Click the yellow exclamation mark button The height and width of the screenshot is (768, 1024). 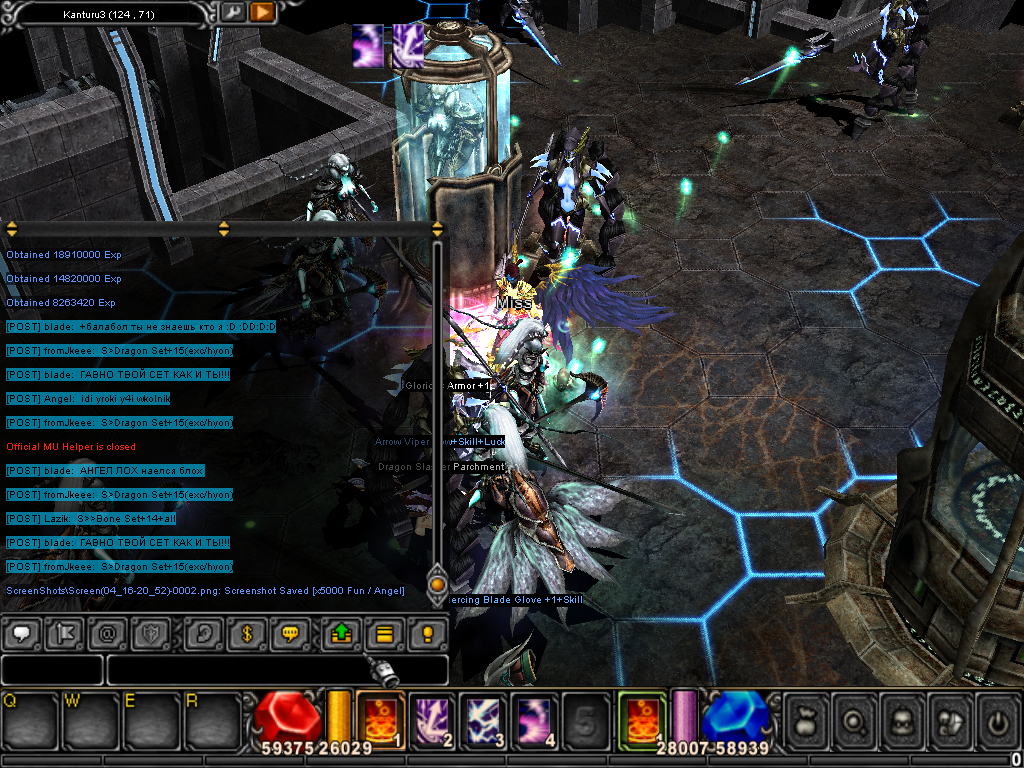[x=426, y=633]
